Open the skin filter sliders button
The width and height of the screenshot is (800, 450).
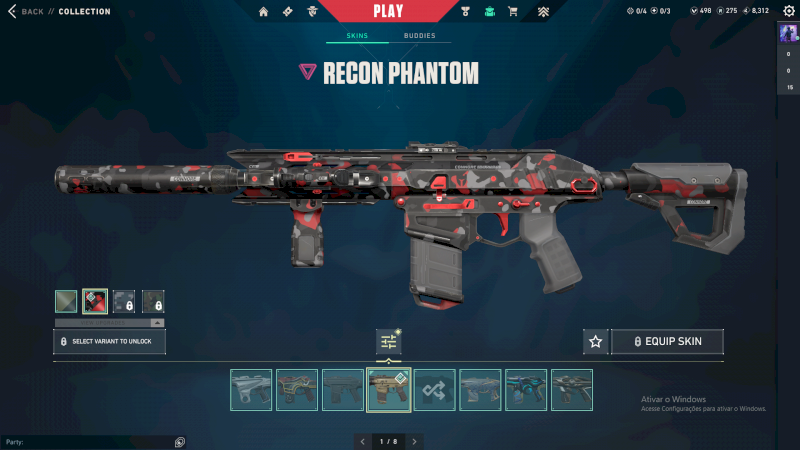coord(389,342)
